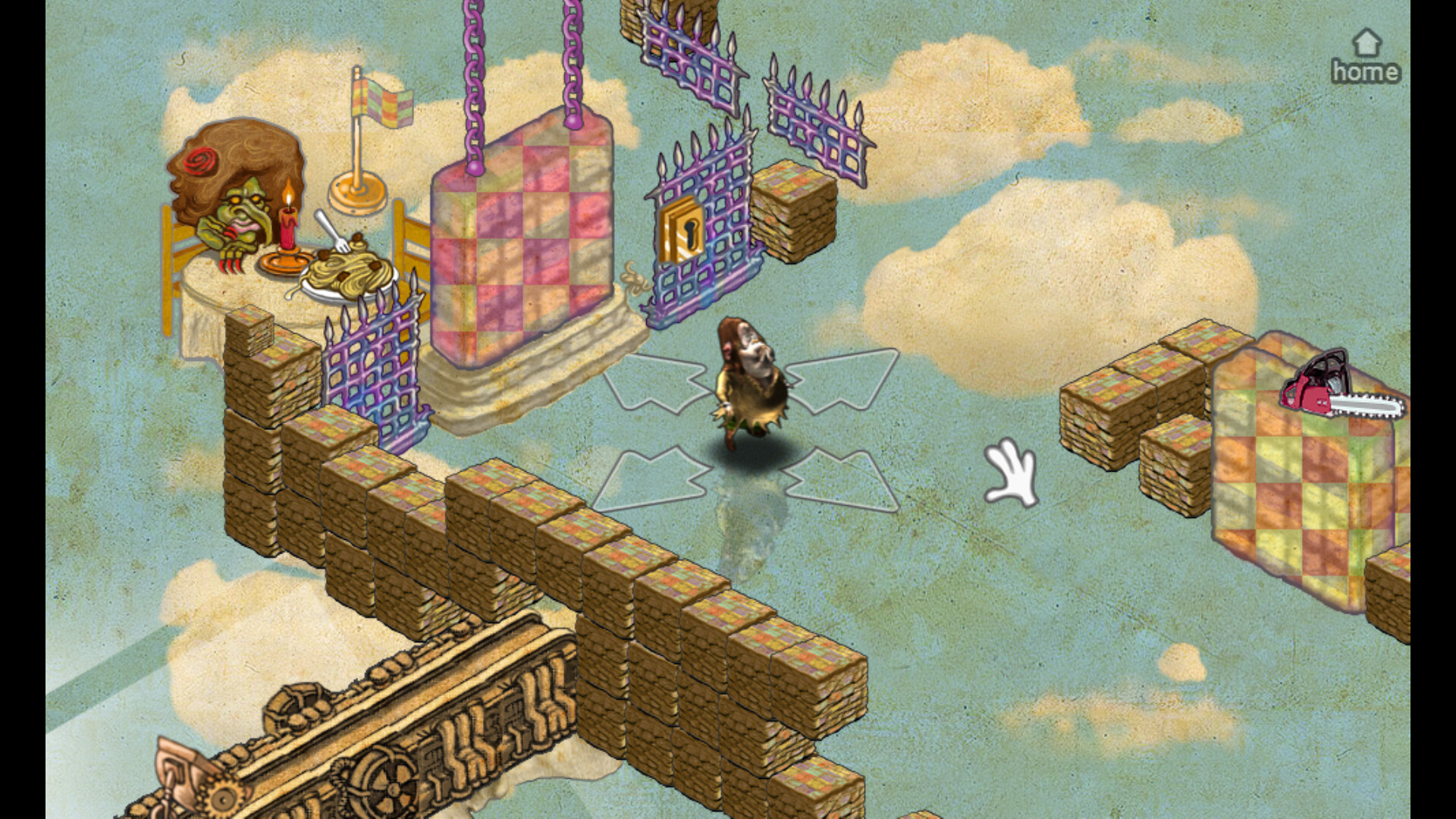The width and height of the screenshot is (1456, 819).
Task: Open the home menu via its label
Action: (1365, 72)
